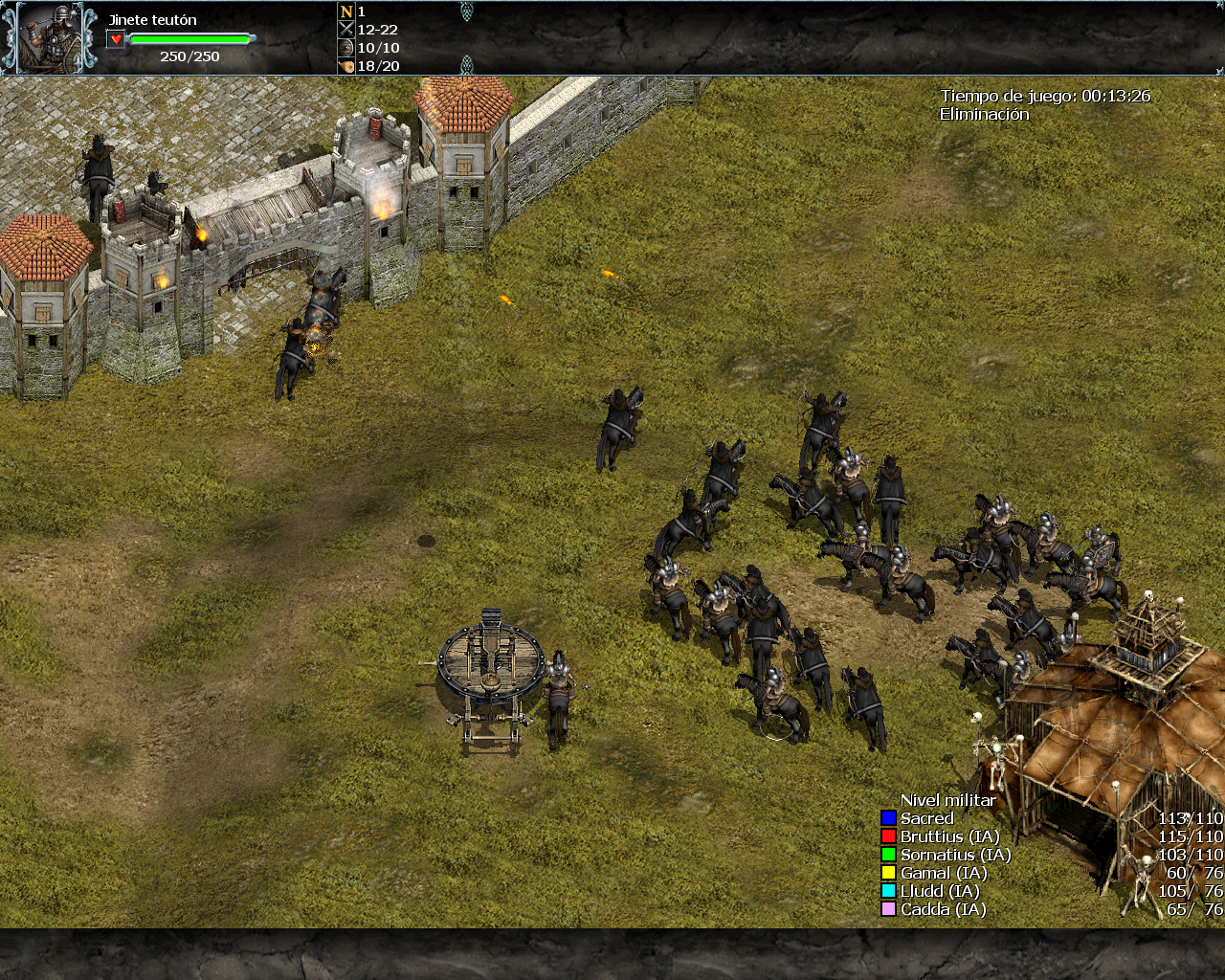Click the Jinete teutón unit portrait
Image resolution: width=1225 pixels, height=980 pixels.
coord(50,38)
